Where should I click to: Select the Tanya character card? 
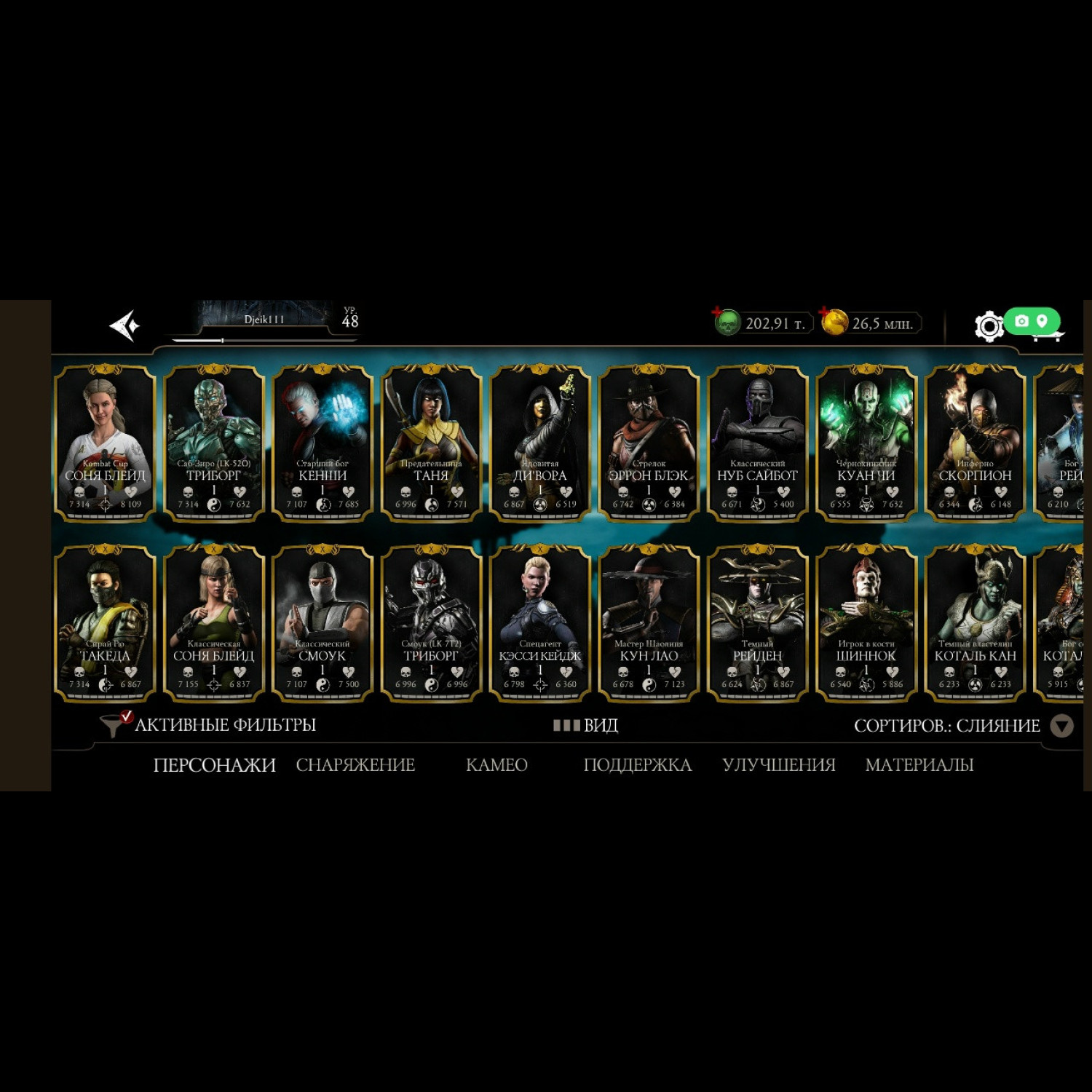point(431,443)
